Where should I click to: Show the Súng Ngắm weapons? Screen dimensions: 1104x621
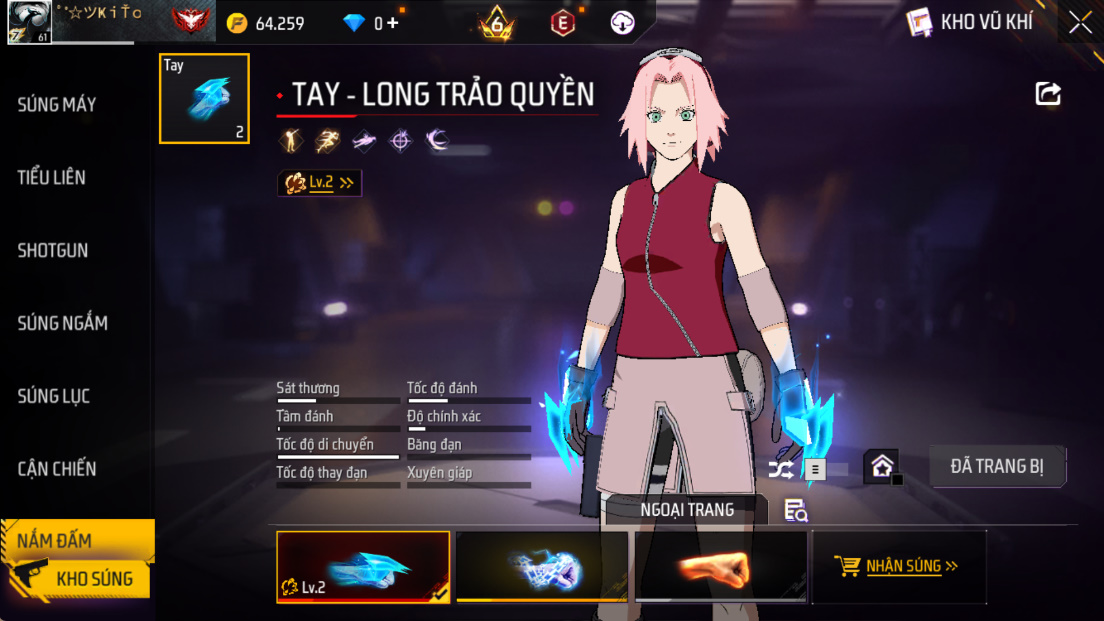click(62, 323)
